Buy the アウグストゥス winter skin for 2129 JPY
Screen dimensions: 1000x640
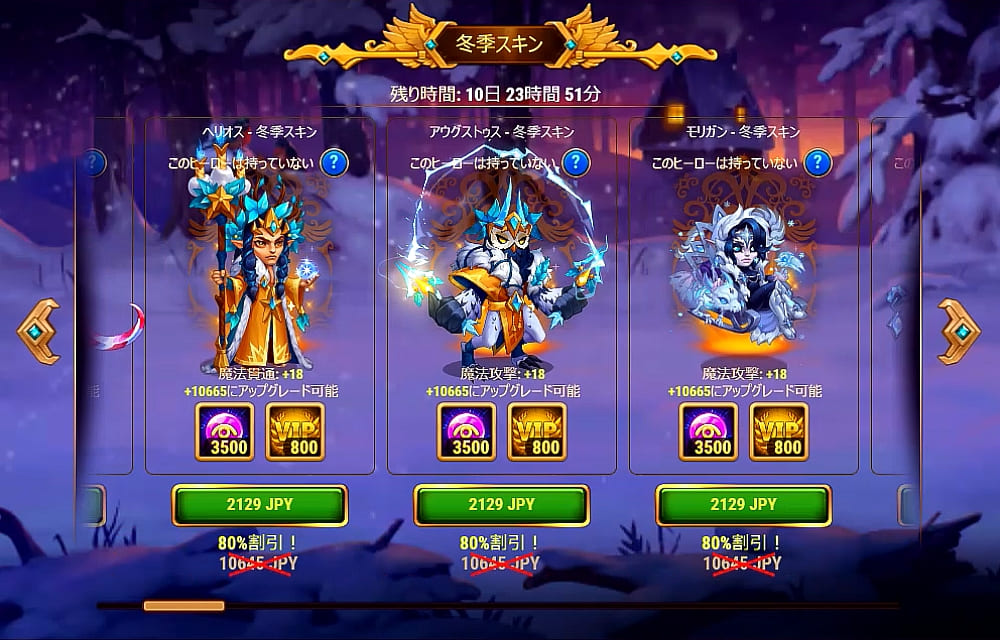502,505
